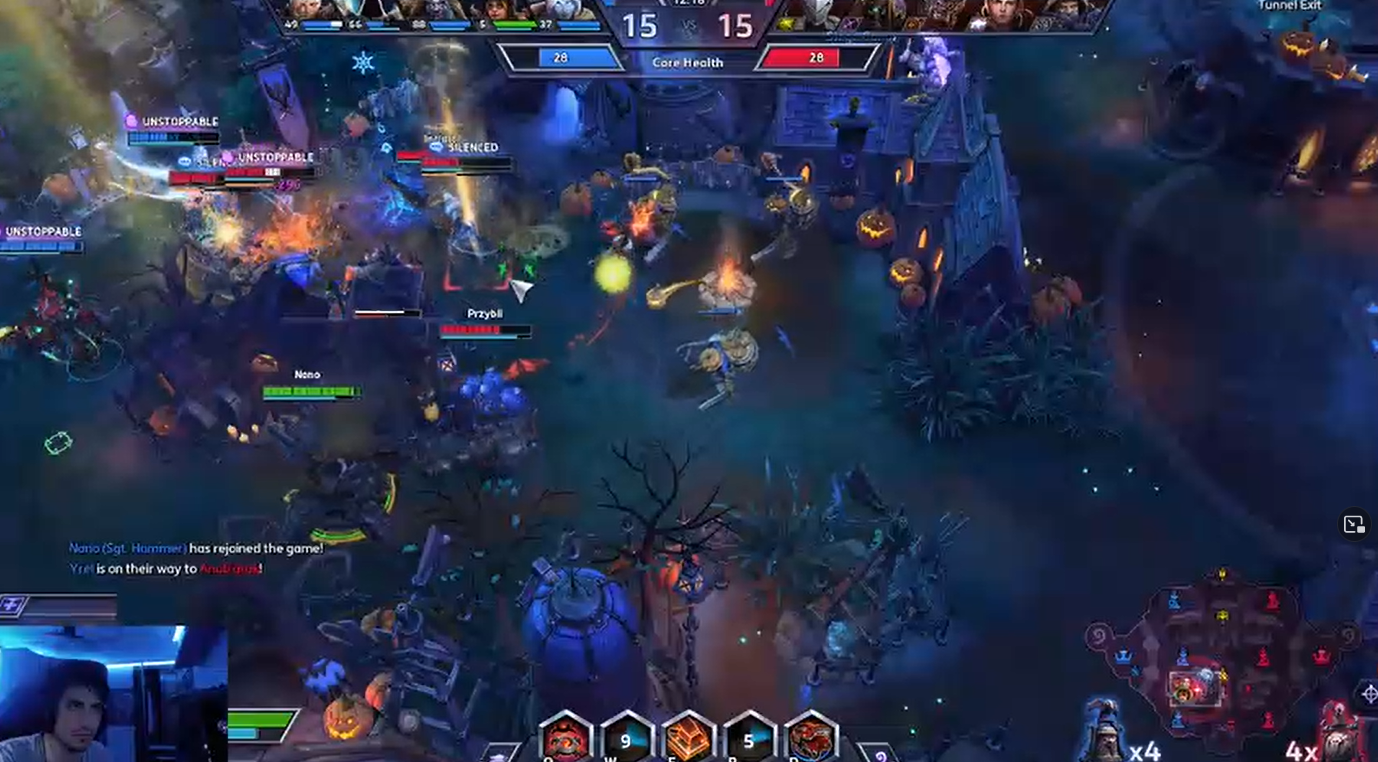
Task: Toggle the picture-in-picture video button
Action: pos(1353,524)
